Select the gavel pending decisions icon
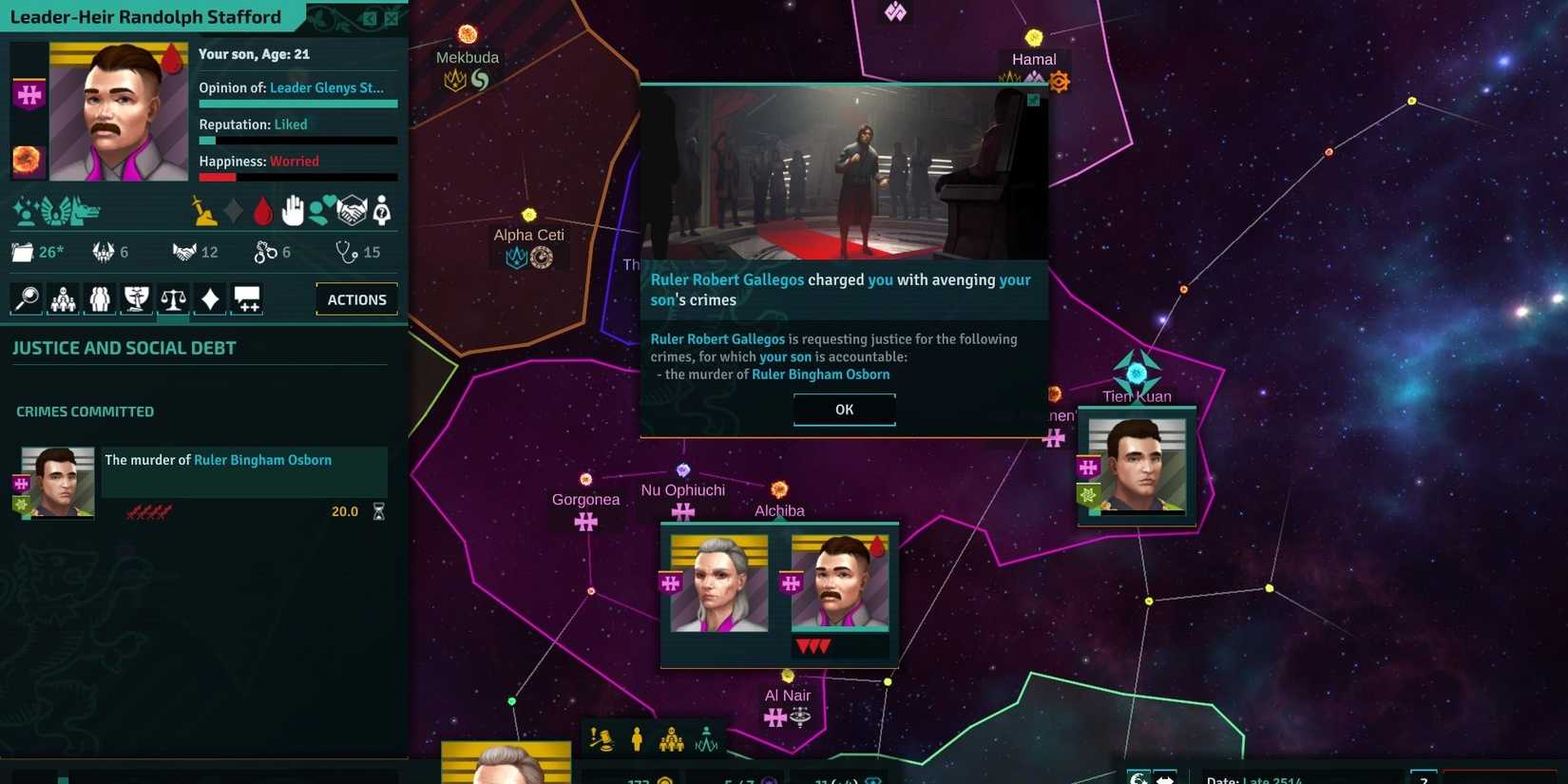Screen dimensions: 1568x784 (602, 739)
